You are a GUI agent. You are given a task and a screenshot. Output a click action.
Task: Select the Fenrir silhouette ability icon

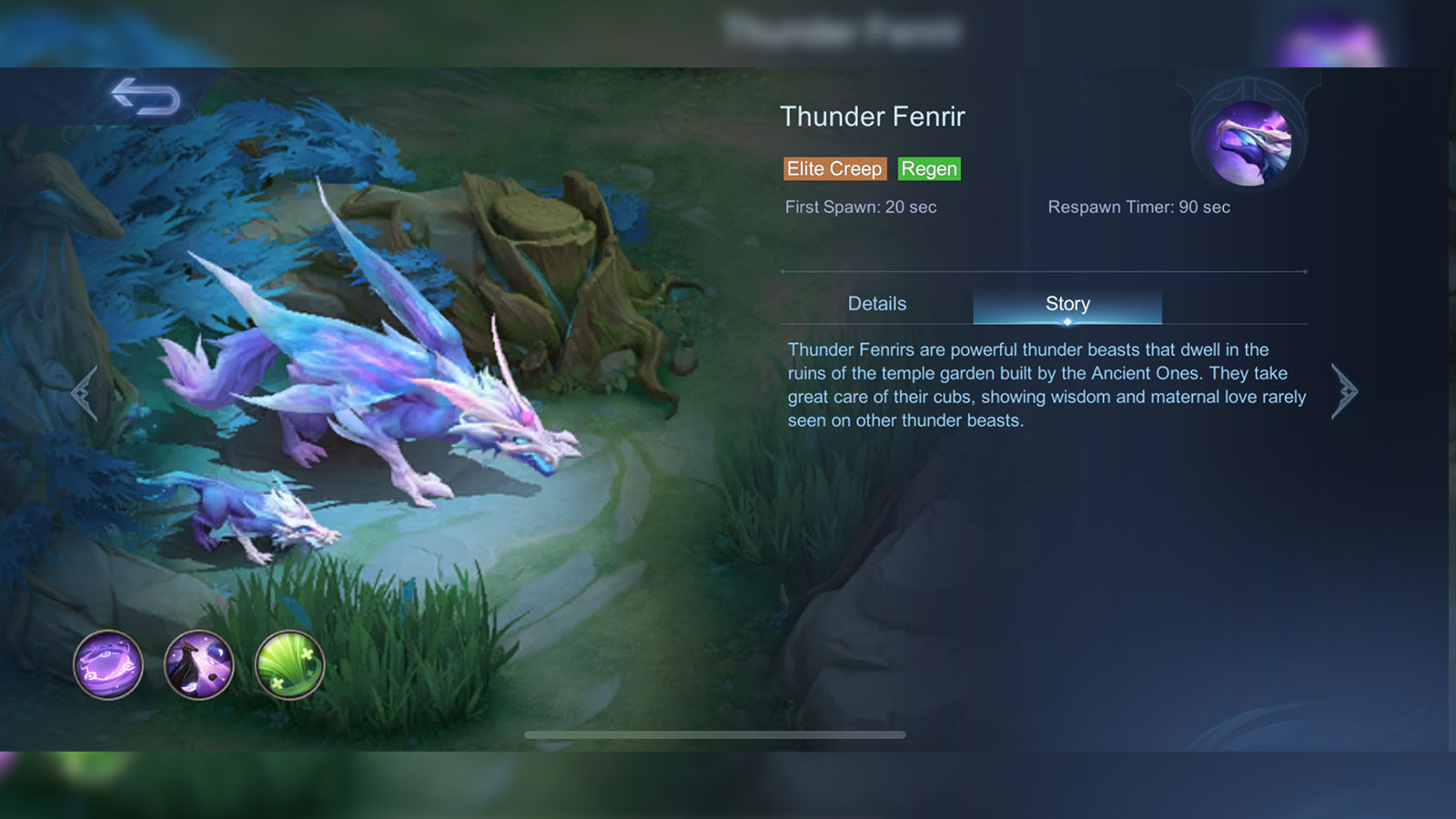[198, 665]
